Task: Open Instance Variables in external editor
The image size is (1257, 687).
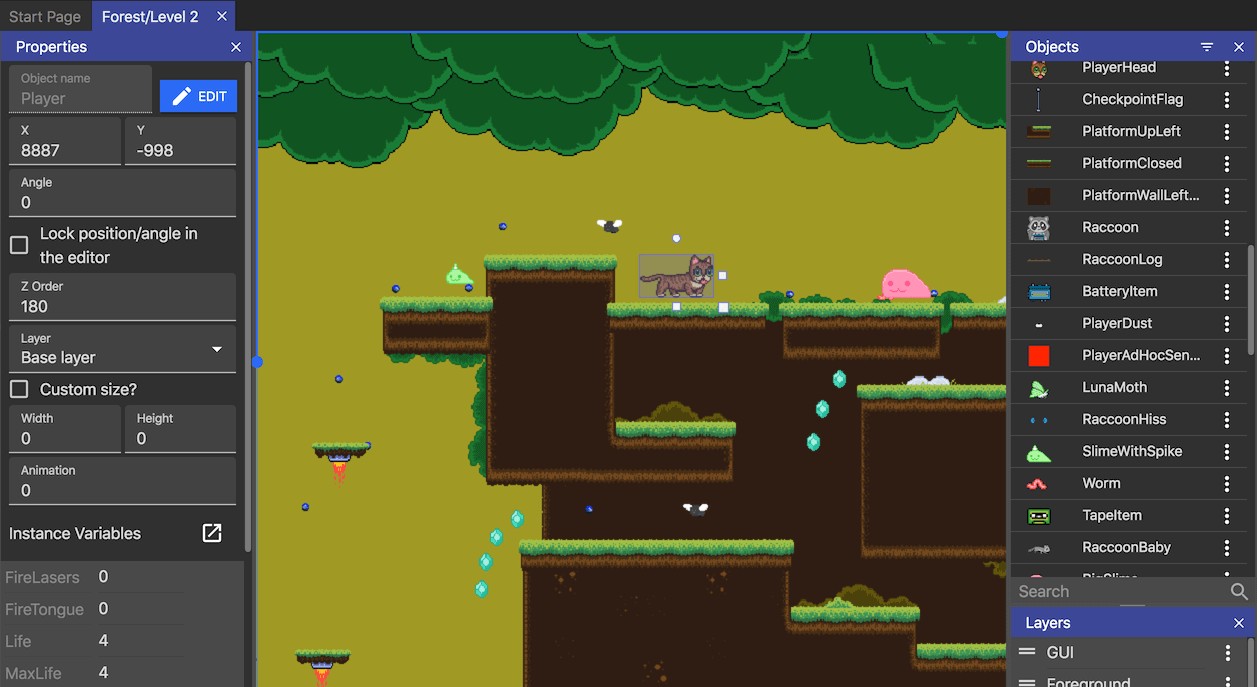Action: click(212, 533)
